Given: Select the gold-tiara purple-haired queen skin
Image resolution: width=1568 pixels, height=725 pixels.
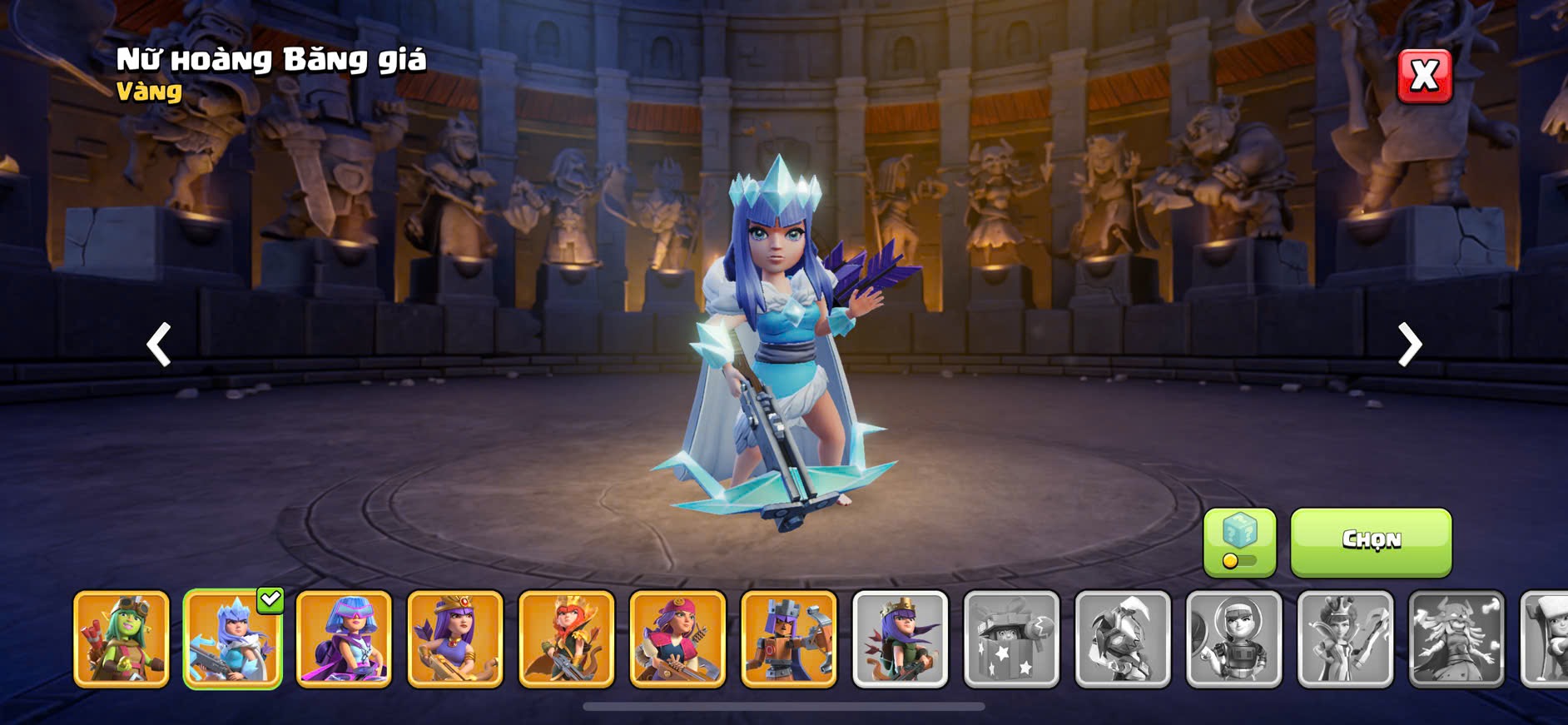Looking at the screenshot, I should click(x=455, y=639).
